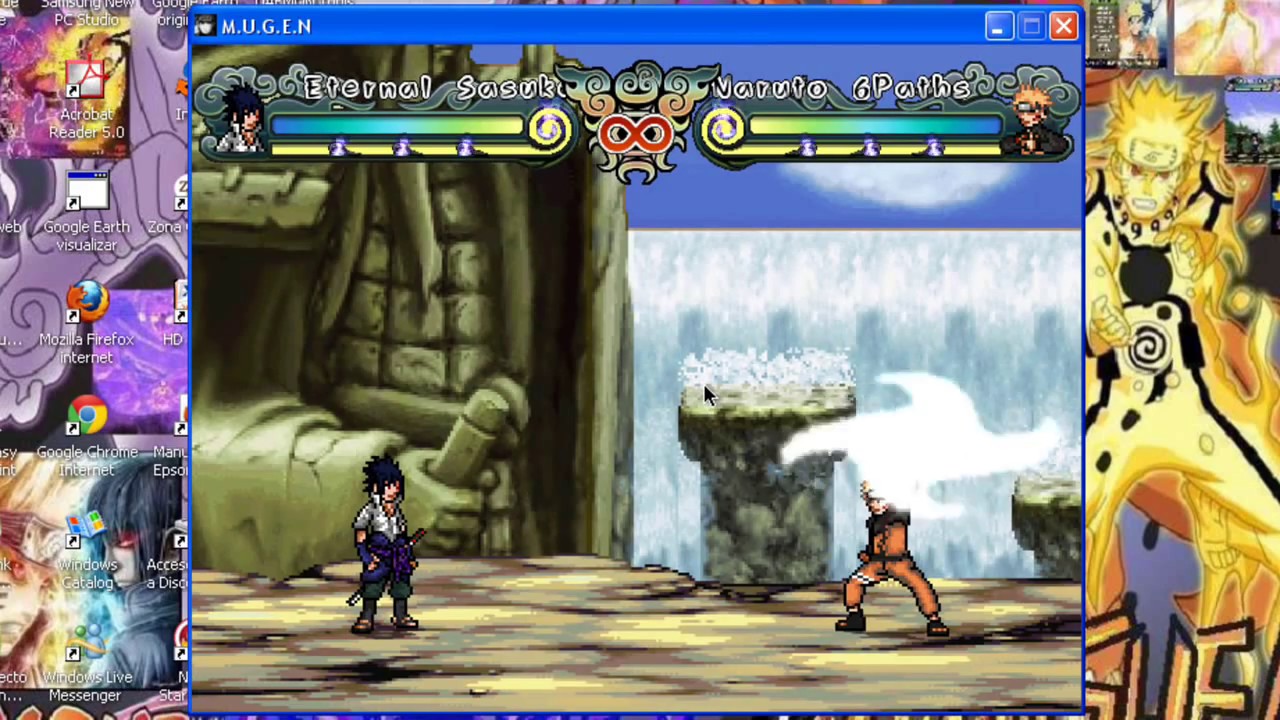Click the M.U.G.E.N title bar icon

pyautogui.click(x=204, y=26)
